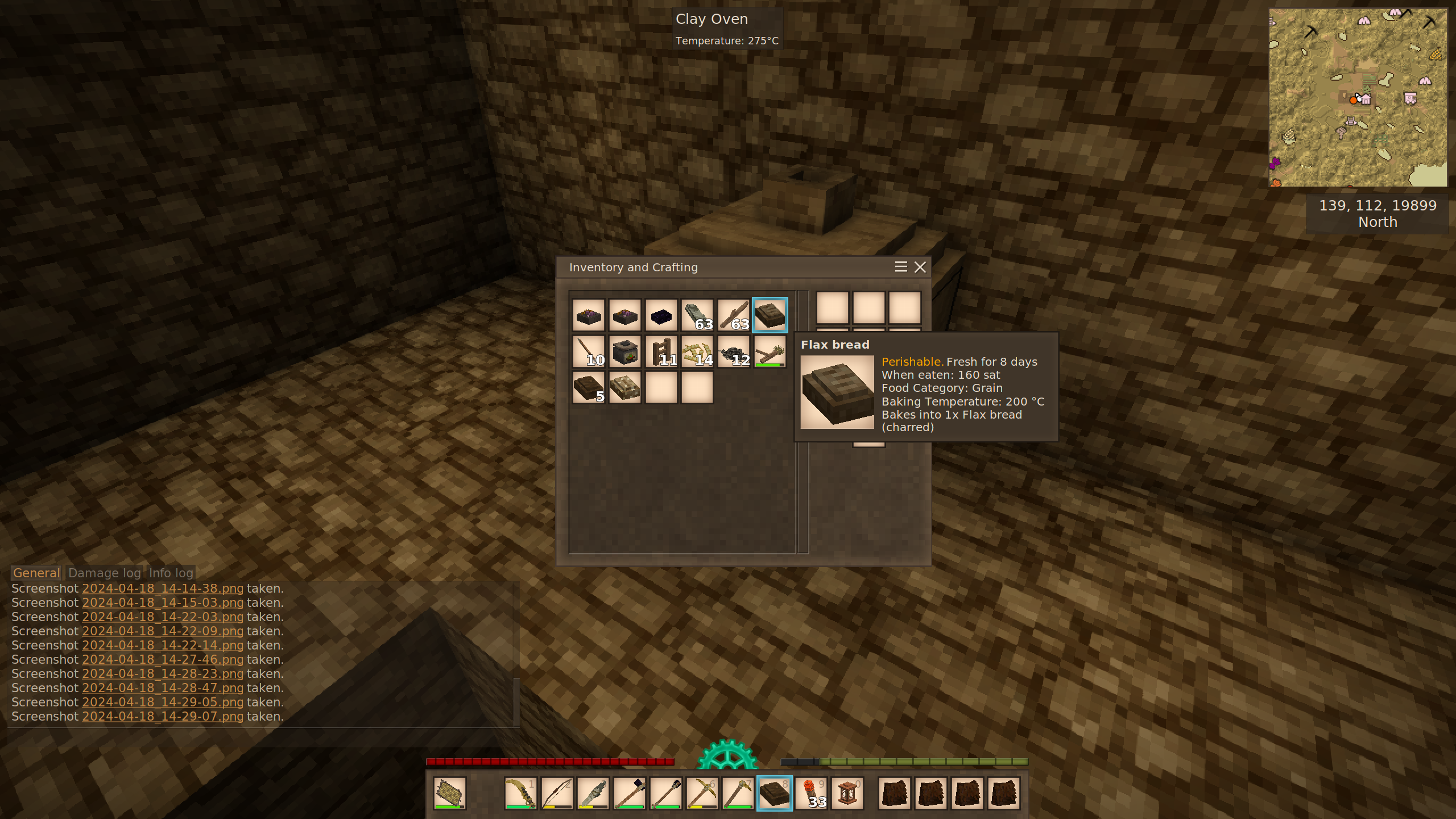
Task: Click the minimap
Action: pos(1358,97)
